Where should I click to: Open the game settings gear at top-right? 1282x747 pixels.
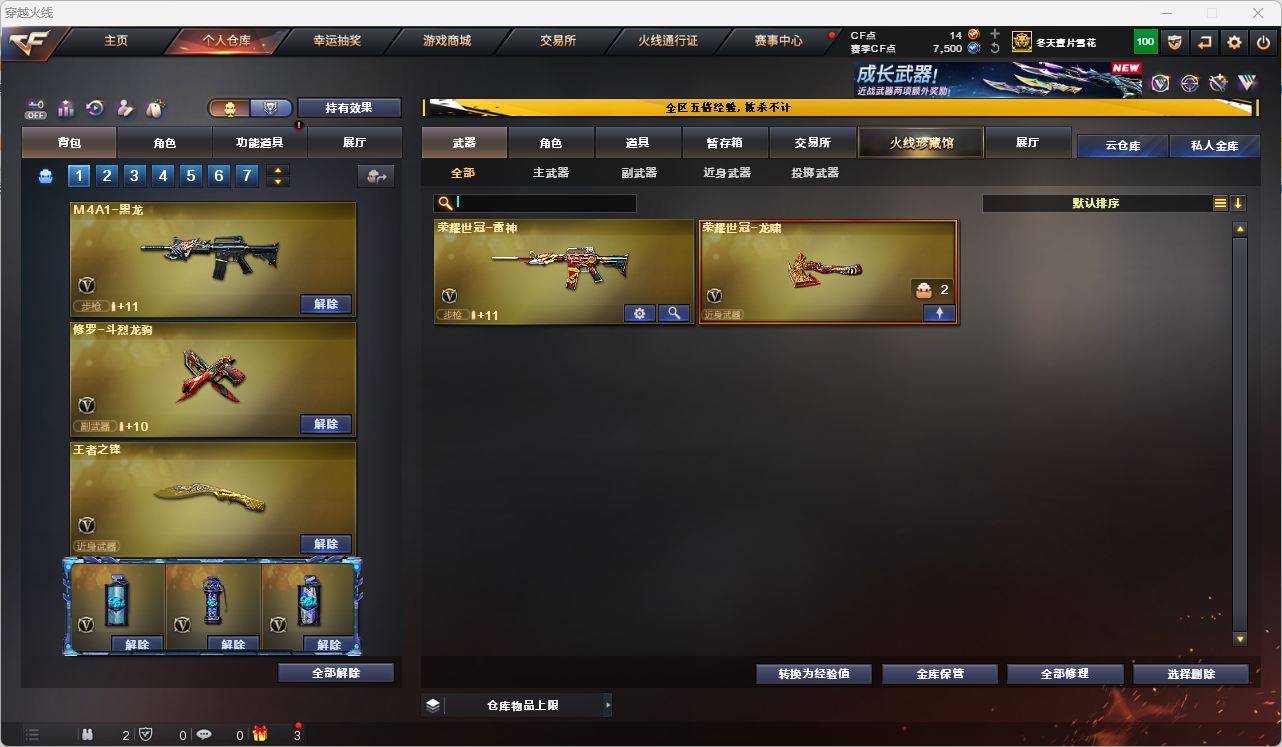point(1233,42)
